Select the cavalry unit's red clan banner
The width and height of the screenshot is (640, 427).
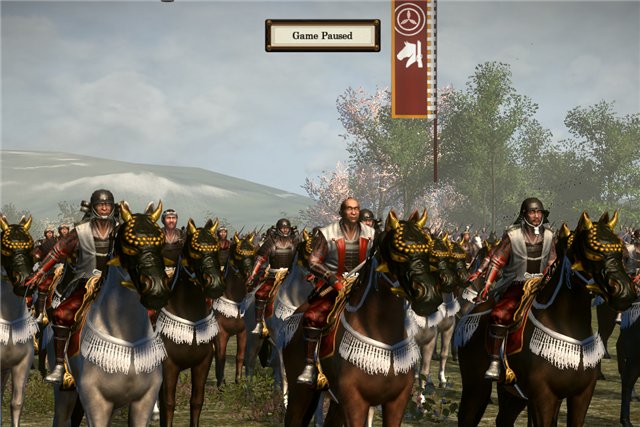411,58
